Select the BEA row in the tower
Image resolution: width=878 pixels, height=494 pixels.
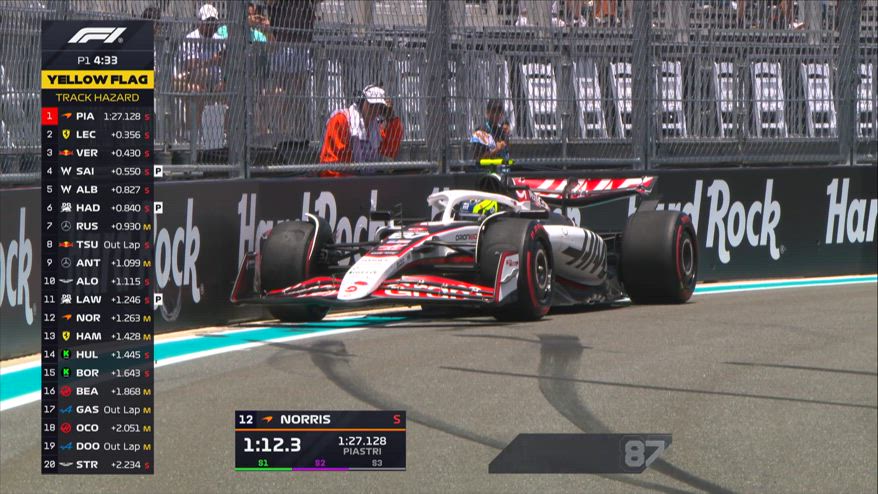pyautogui.click(x=97, y=391)
